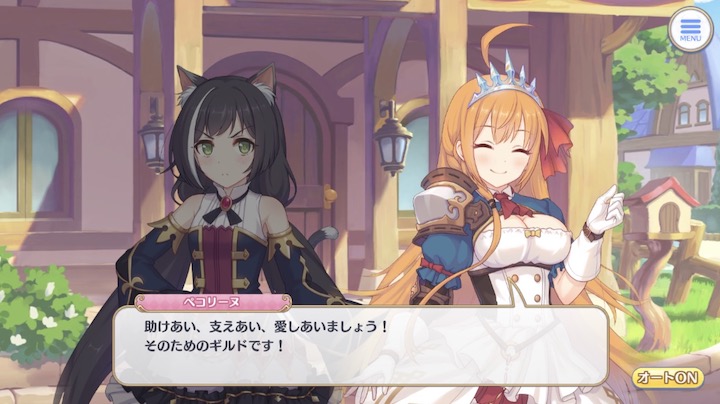Advance the dialogue text box
Image resolution: width=720 pixels, height=404 pixels.
pyautogui.click(x=360, y=345)
